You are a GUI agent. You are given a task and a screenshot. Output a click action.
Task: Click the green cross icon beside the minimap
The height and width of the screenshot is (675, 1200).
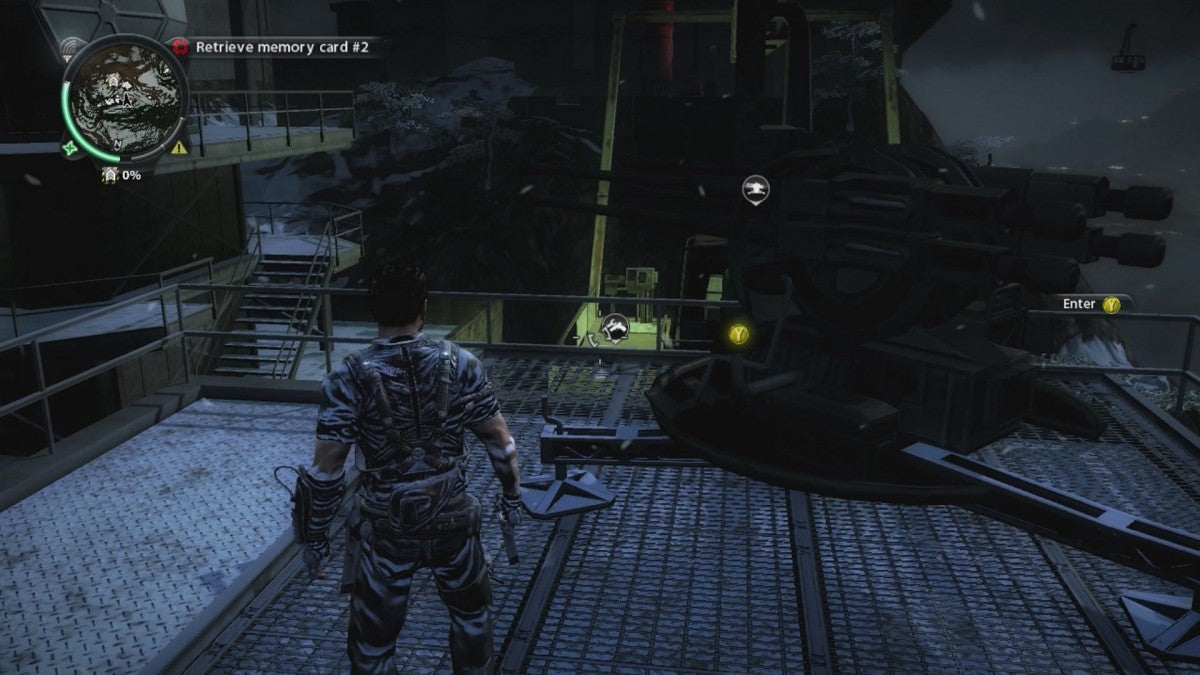point(69,148)
